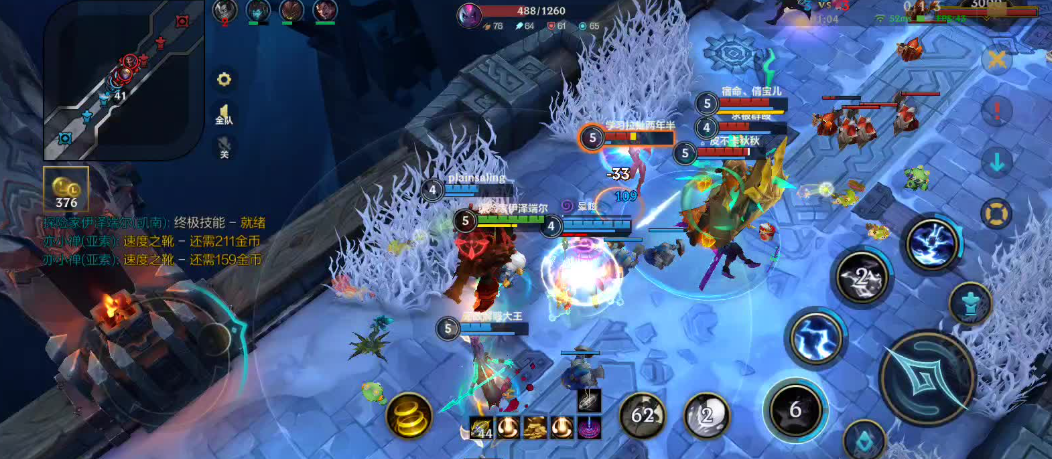1052x459 pixels.
Task: Toggle the muted microphone button
Action: pos(224,149)
